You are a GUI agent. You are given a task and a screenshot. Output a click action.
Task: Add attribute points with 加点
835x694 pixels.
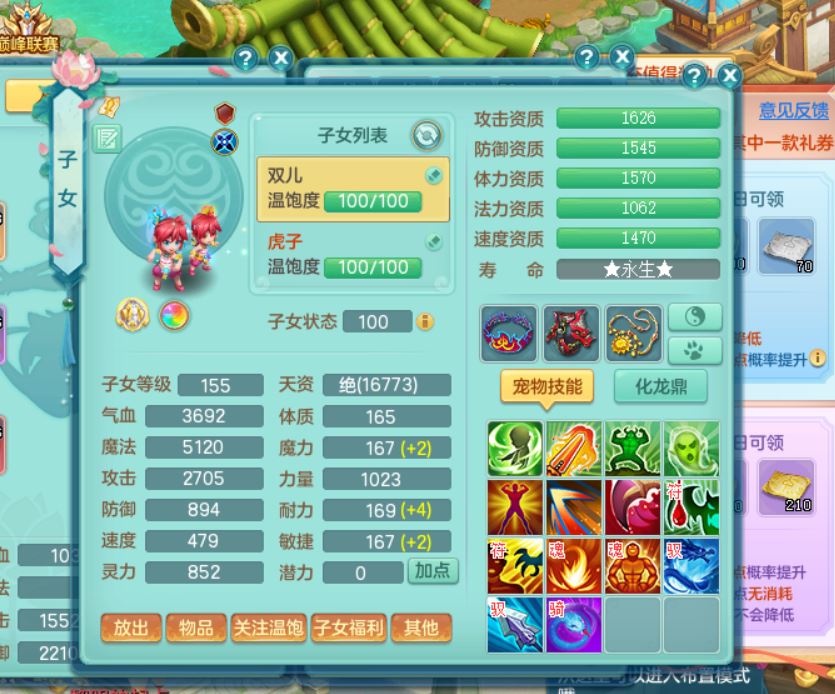pyautogui.click(x=433, y=572)
